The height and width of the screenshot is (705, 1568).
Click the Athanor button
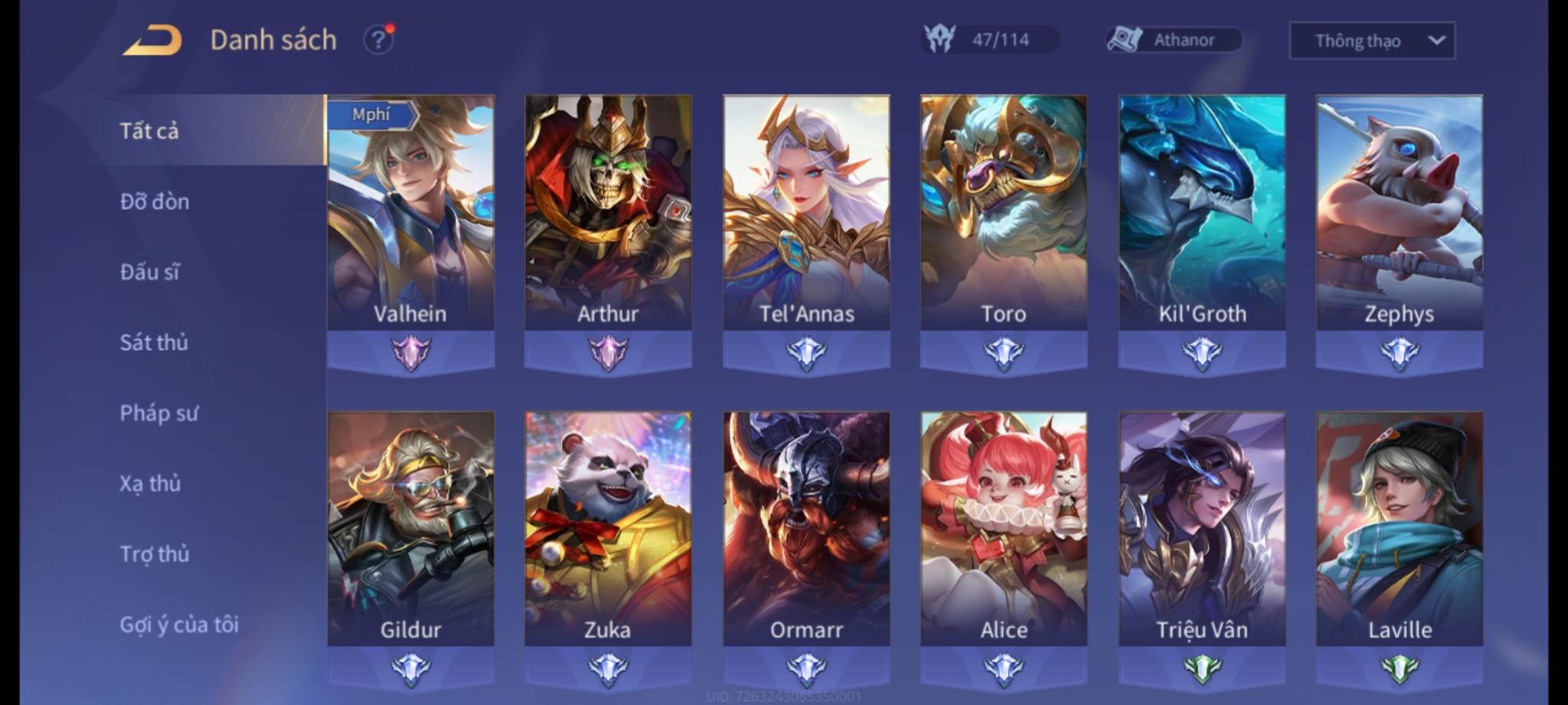(1173, 40)
